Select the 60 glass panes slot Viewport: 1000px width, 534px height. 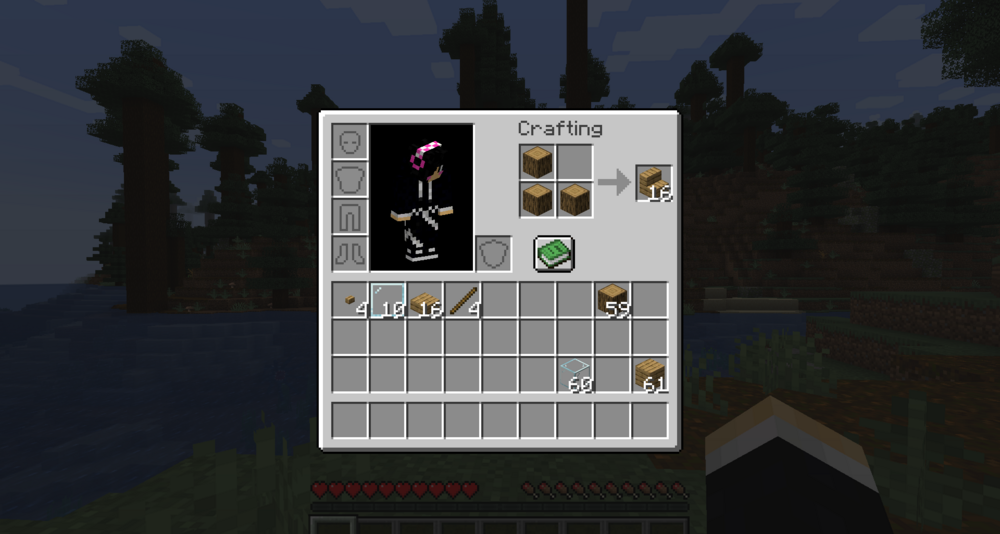pos(575,375)
